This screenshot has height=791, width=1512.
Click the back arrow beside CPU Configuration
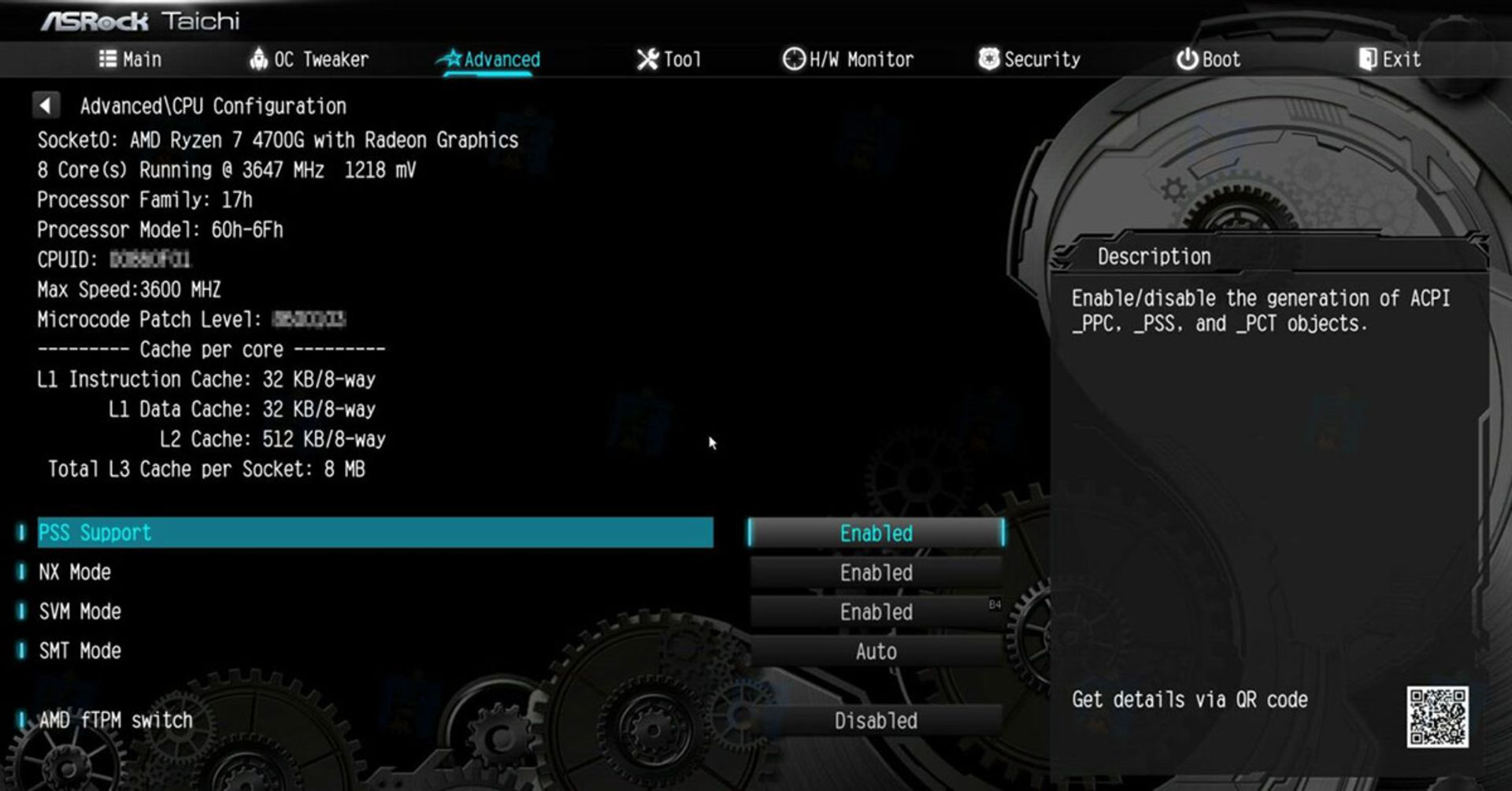pos(46,105)
